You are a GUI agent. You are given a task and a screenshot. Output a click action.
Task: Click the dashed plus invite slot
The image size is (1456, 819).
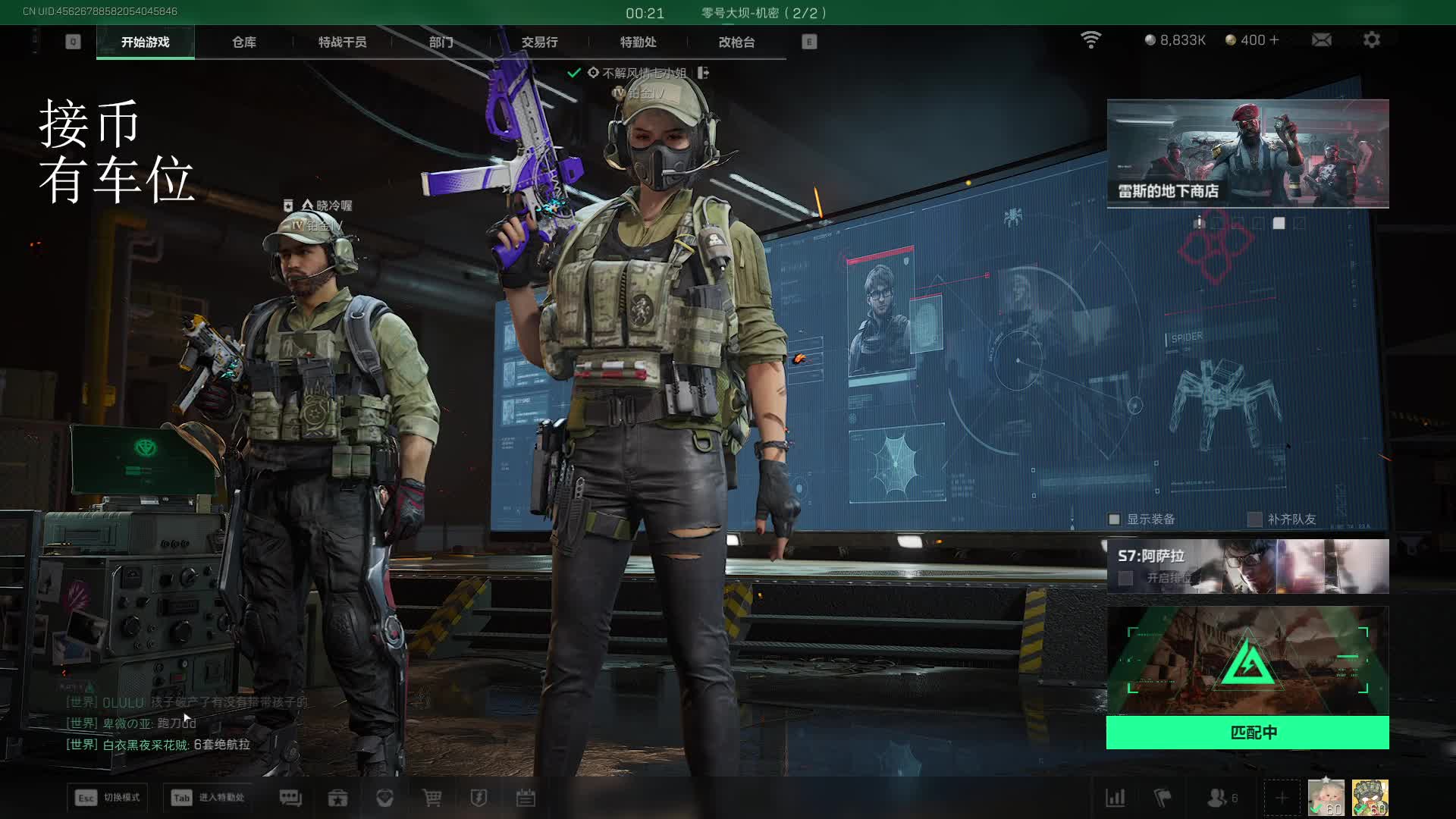(1282, 798)
